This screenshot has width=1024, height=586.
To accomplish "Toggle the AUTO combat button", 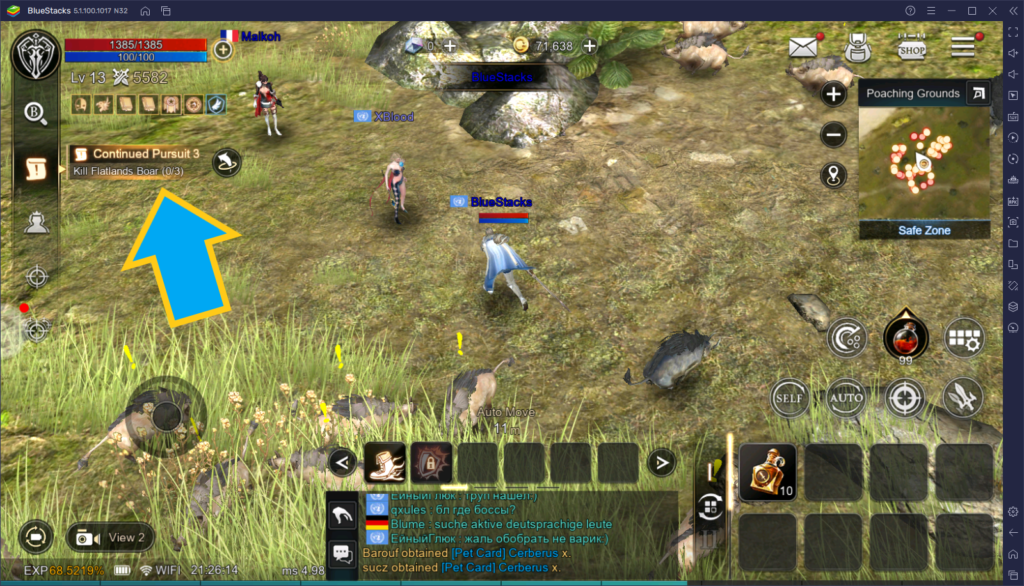I will (x=846, y=398).
